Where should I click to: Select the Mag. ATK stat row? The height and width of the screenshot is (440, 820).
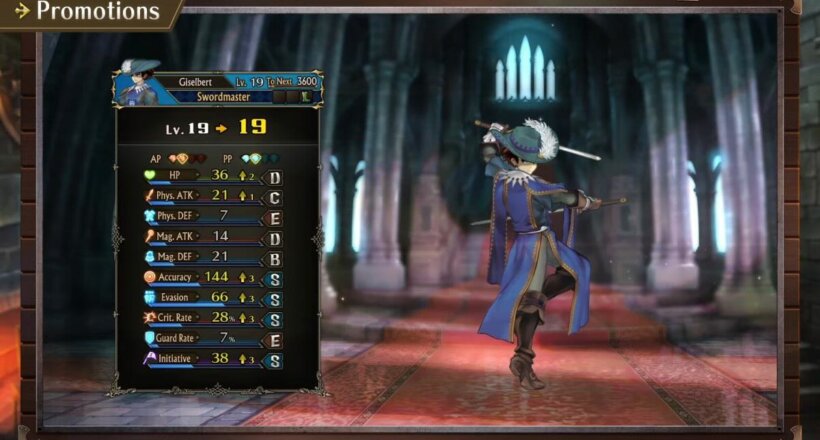click(x=210, y=236)
